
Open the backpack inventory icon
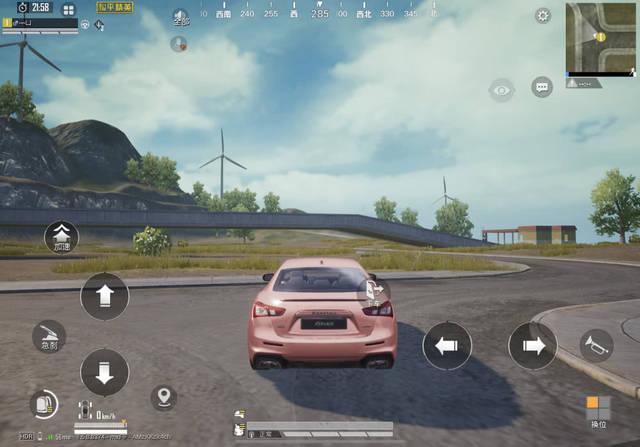click(44, 404)
